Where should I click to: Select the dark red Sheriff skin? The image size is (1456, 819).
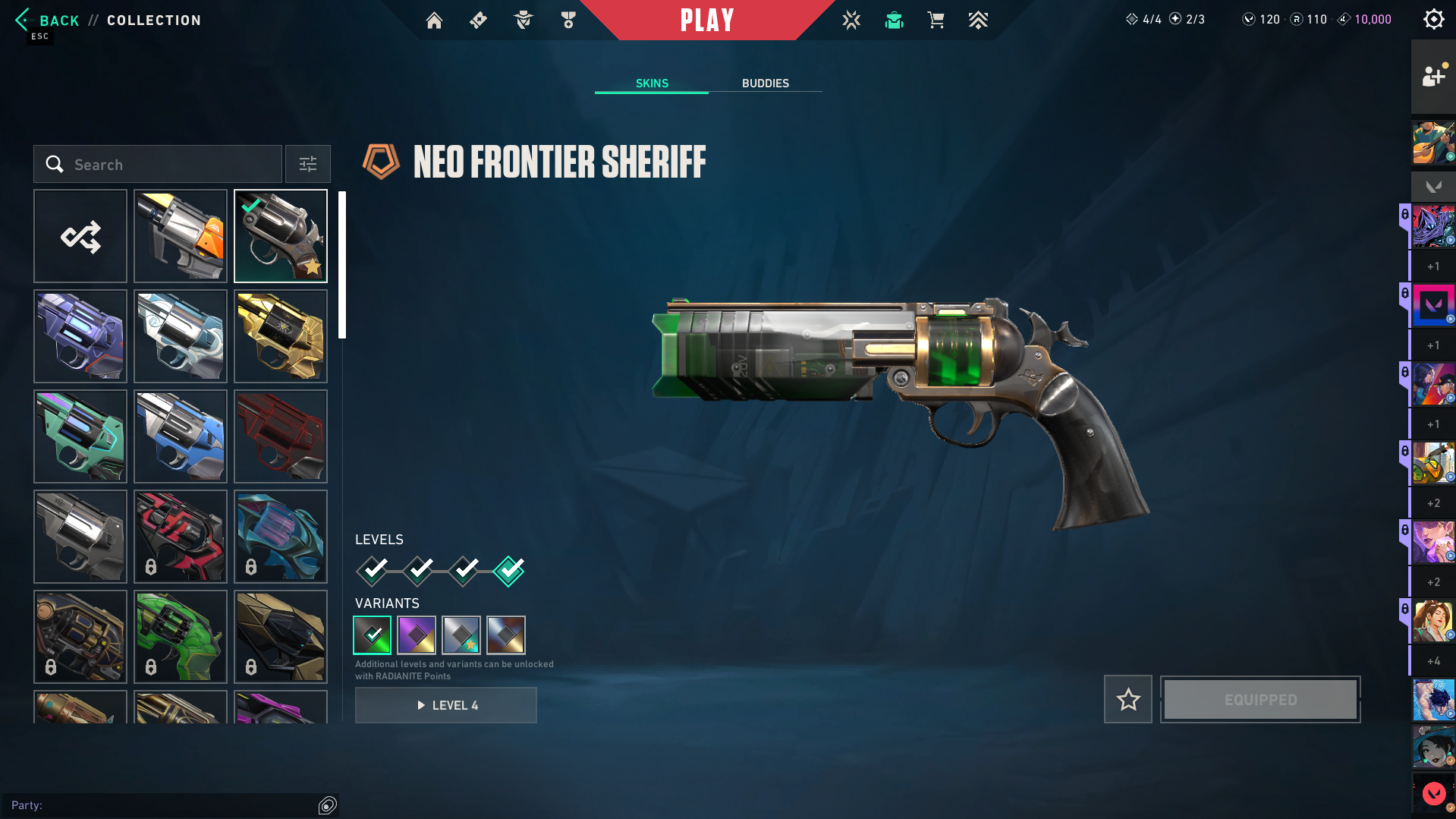pyautogui.click(x=281, y=436)
